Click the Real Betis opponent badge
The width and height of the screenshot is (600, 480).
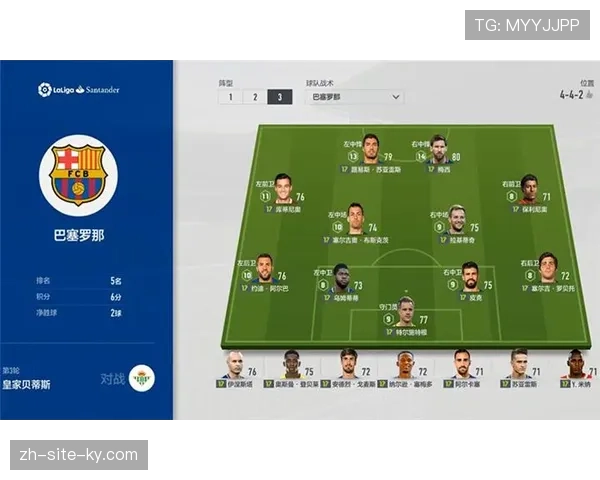pyautogui.click(x=142, y=379)
